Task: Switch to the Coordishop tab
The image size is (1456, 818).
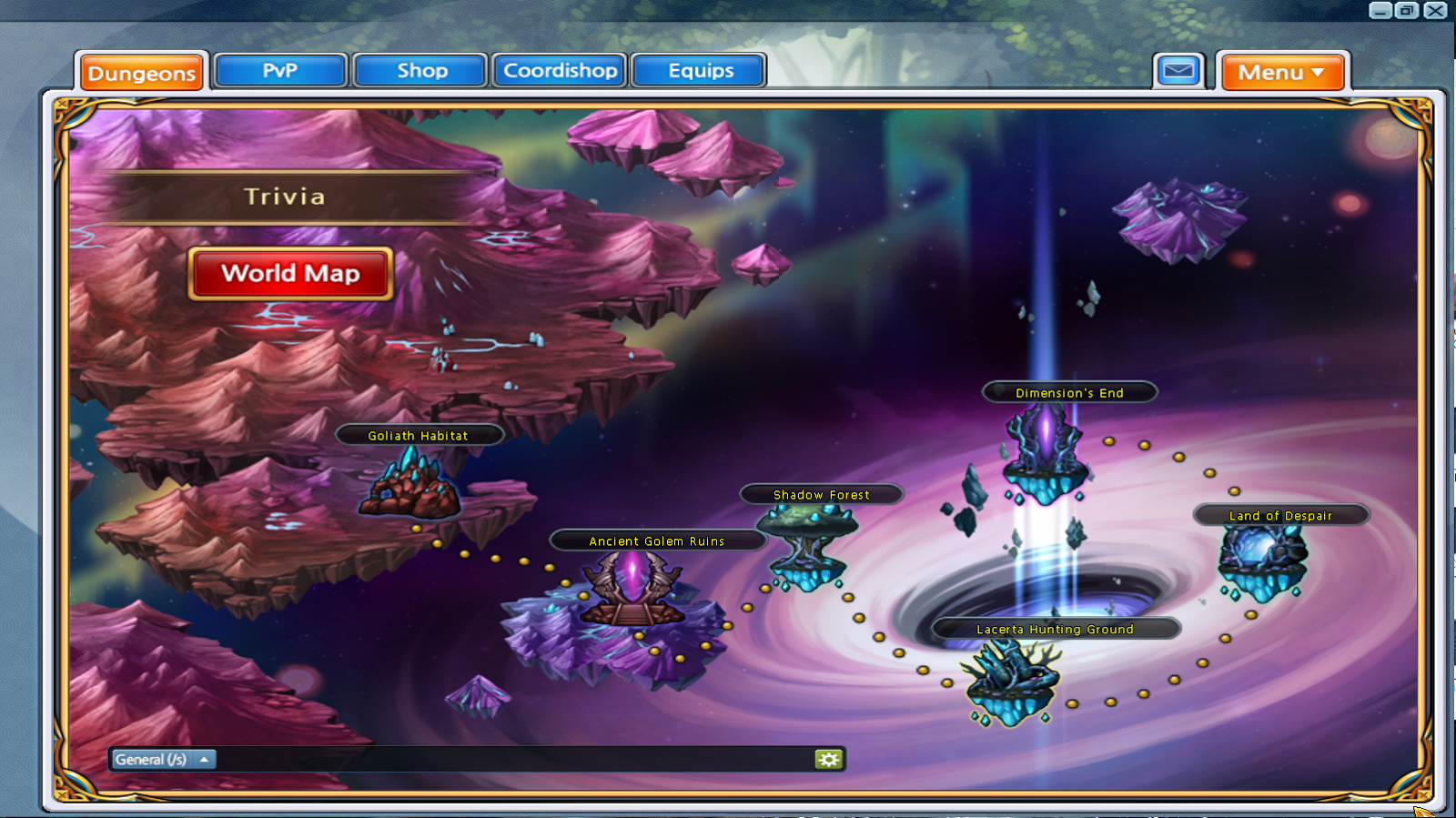Action: pyautogui.click(x=559, y=69)
